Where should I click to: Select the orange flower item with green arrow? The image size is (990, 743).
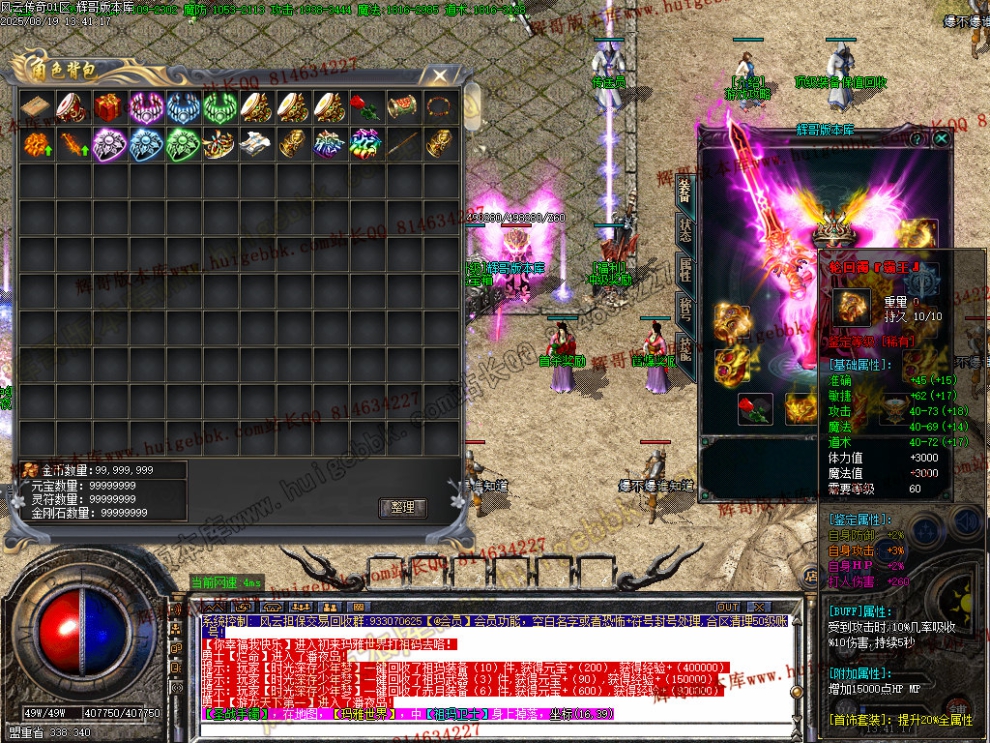point(35,144)
